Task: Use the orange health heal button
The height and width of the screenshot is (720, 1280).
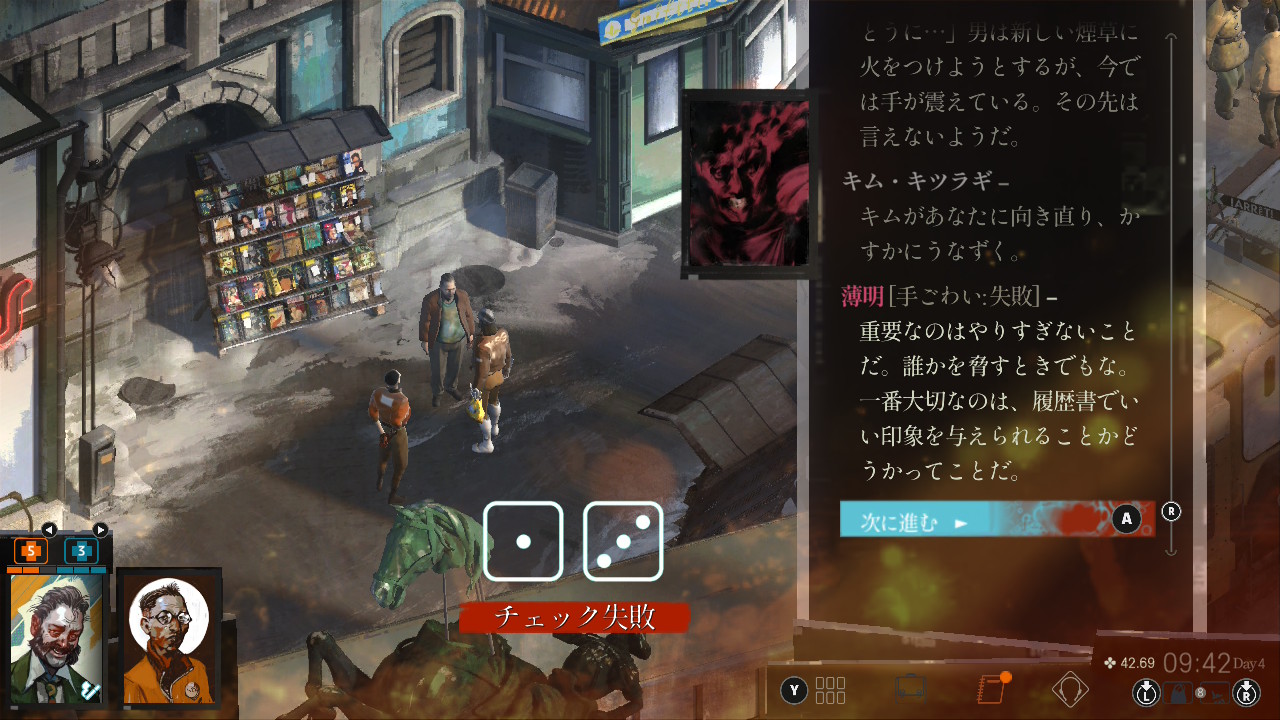Action: coord(30,550)
